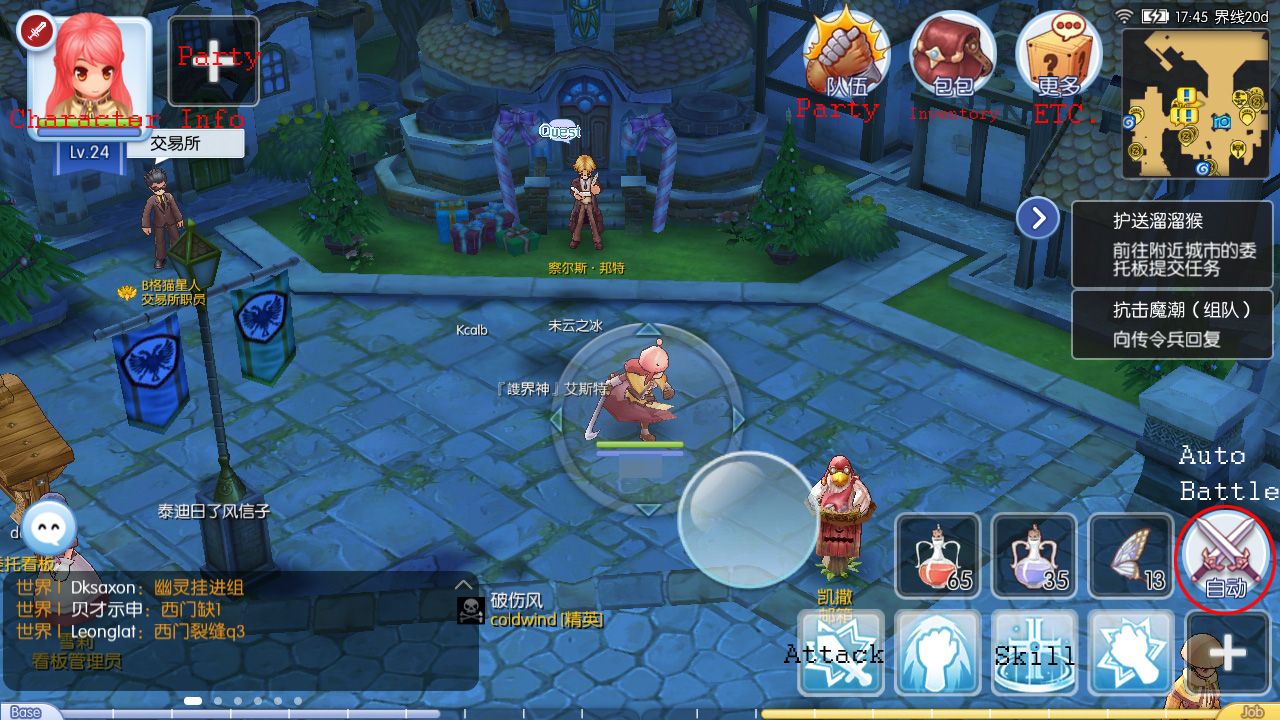Viewport: 1280px width, 720px height.
Task: Collapse the chat panel using the chevron
Action: (462, 585)
